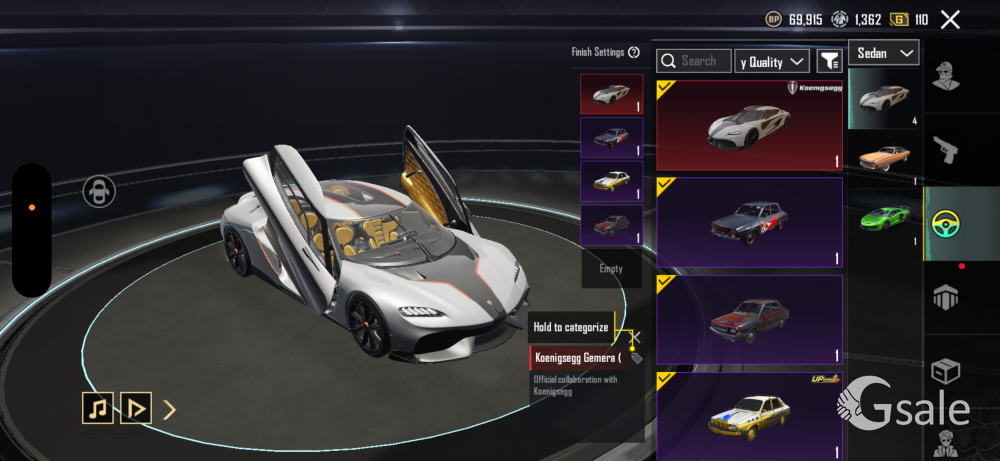The width and height of the screenshot is (1000, 461).
Task: Select the orange muscle car in vehicle list
Action: click(x=885, y=157)
